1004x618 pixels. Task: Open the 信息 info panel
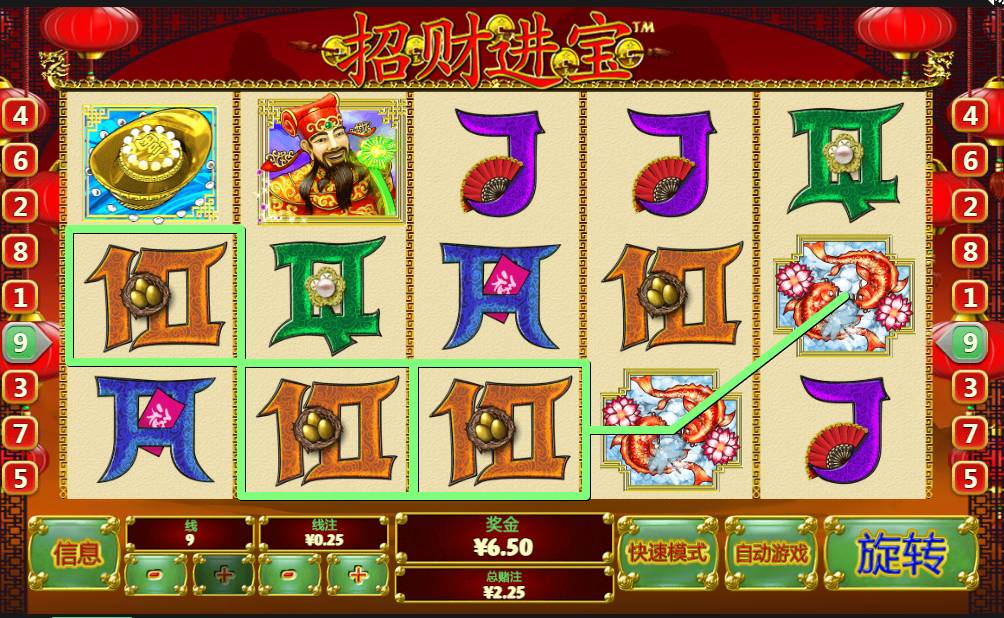(76, 553)
